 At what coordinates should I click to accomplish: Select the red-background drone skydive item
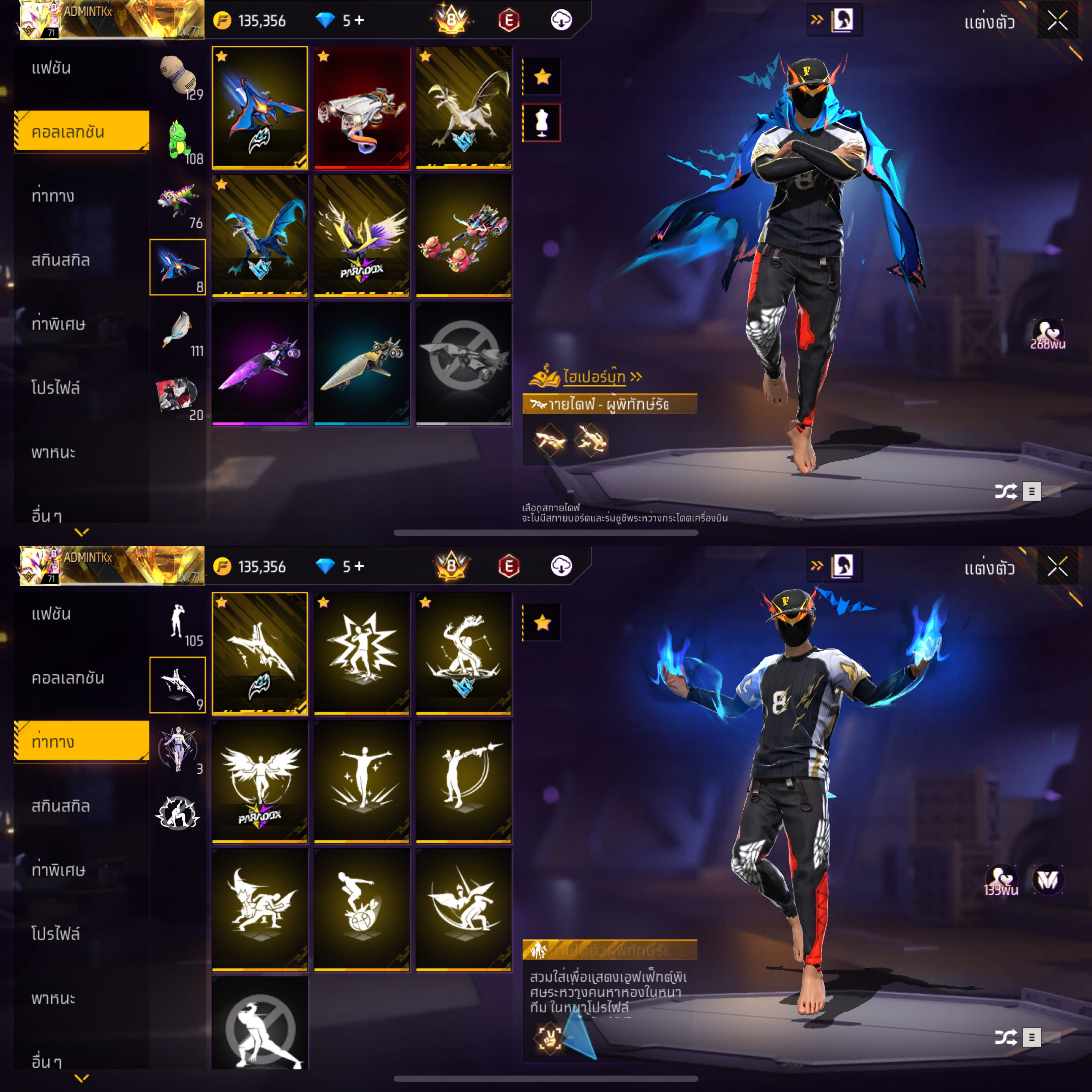362,107
